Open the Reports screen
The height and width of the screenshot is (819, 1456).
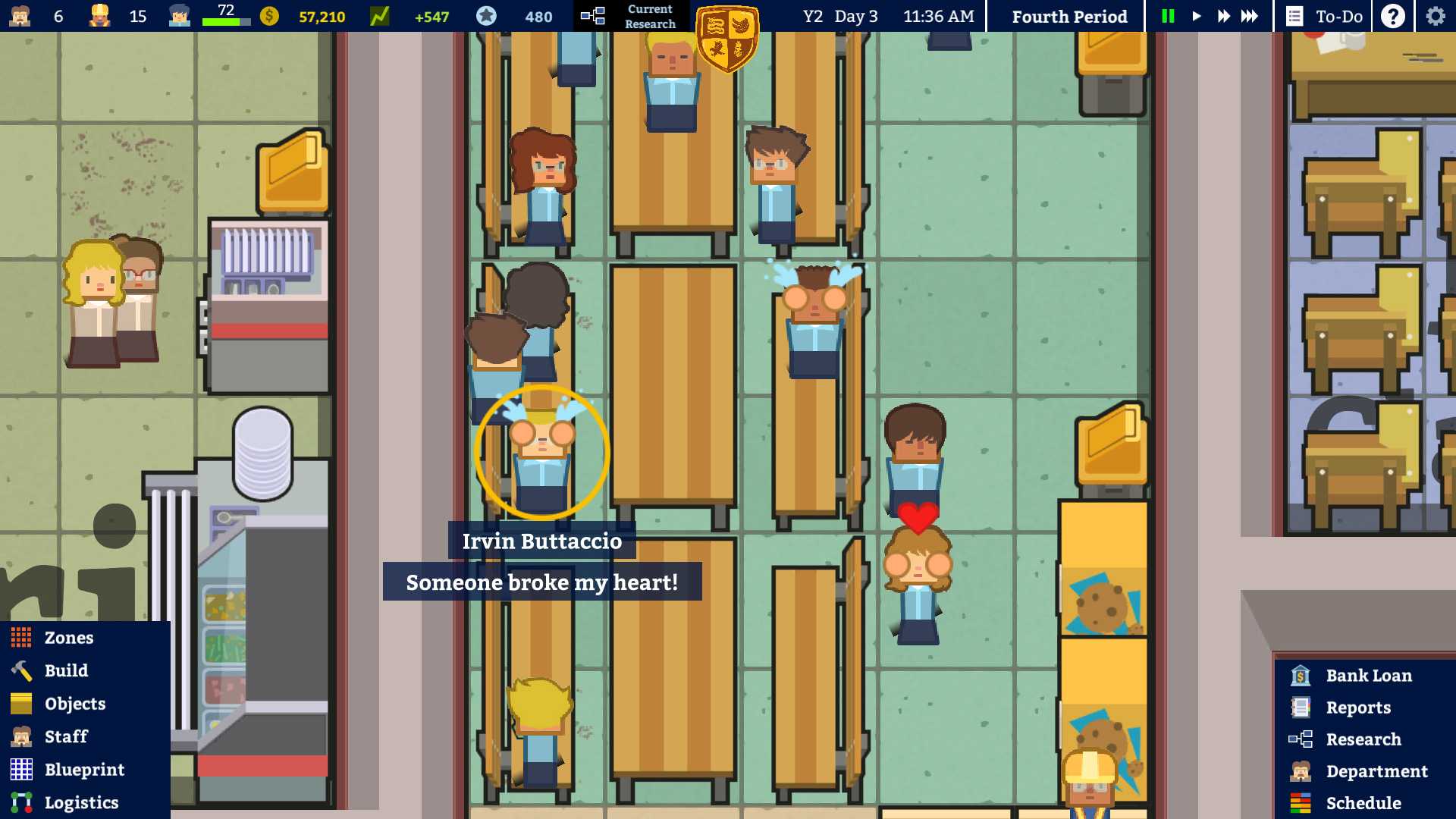[x=1358, y=707]
